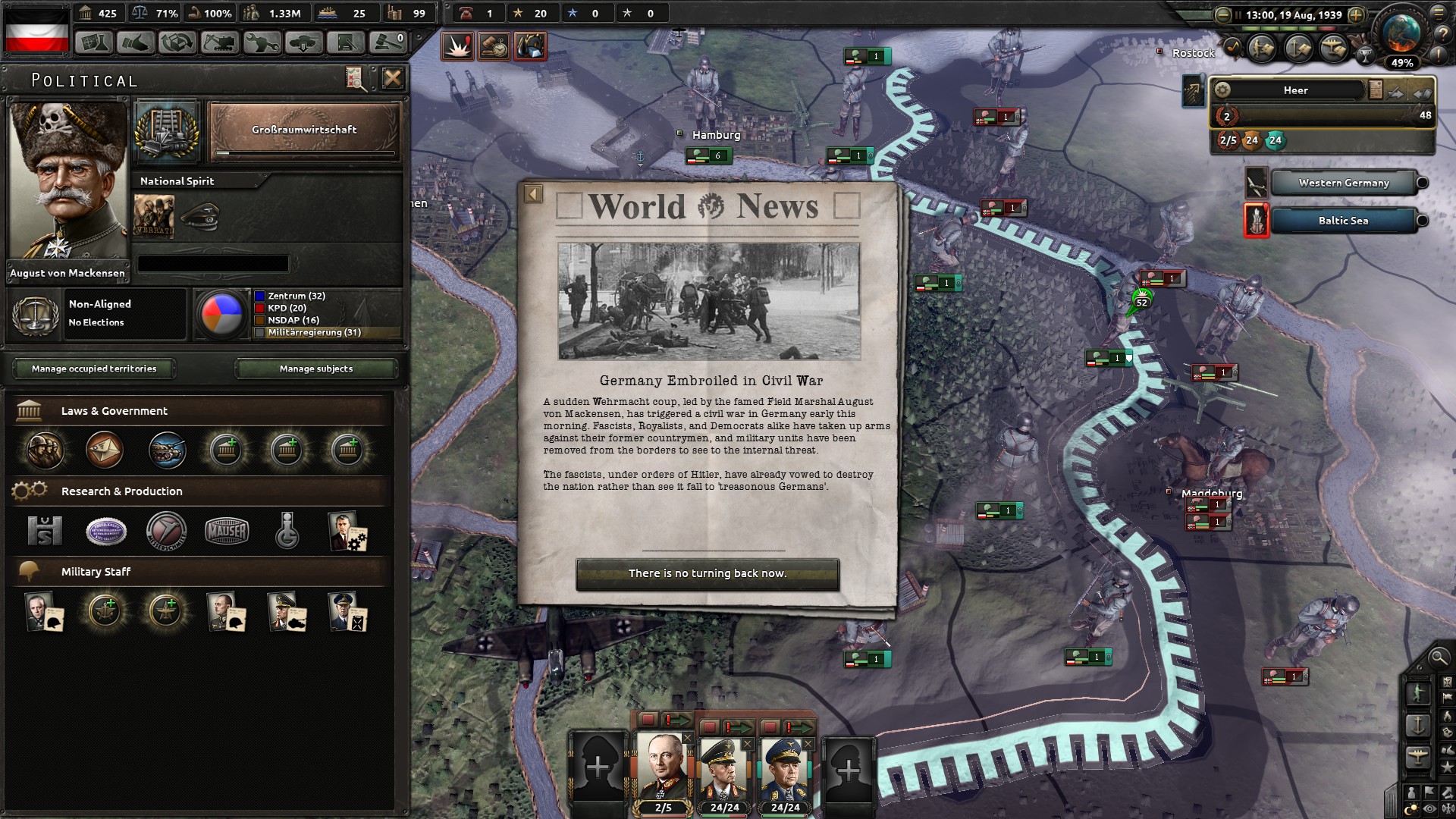
Task: Toggle the music player note icon
Action: pos(1234,46)
